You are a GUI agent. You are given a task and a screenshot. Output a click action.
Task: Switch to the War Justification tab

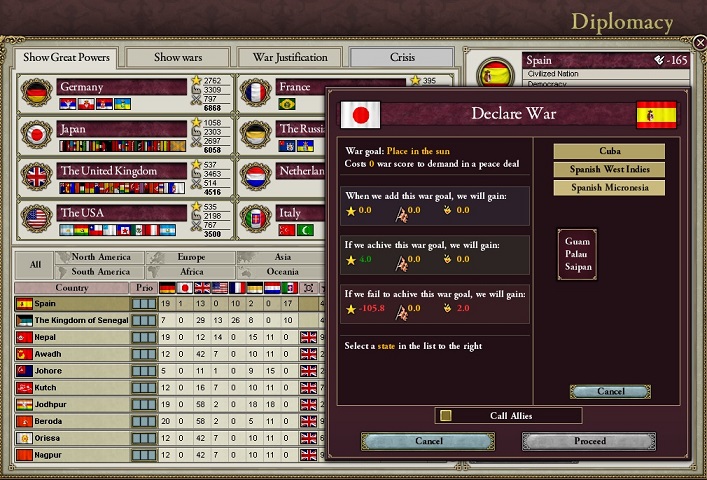290,57
